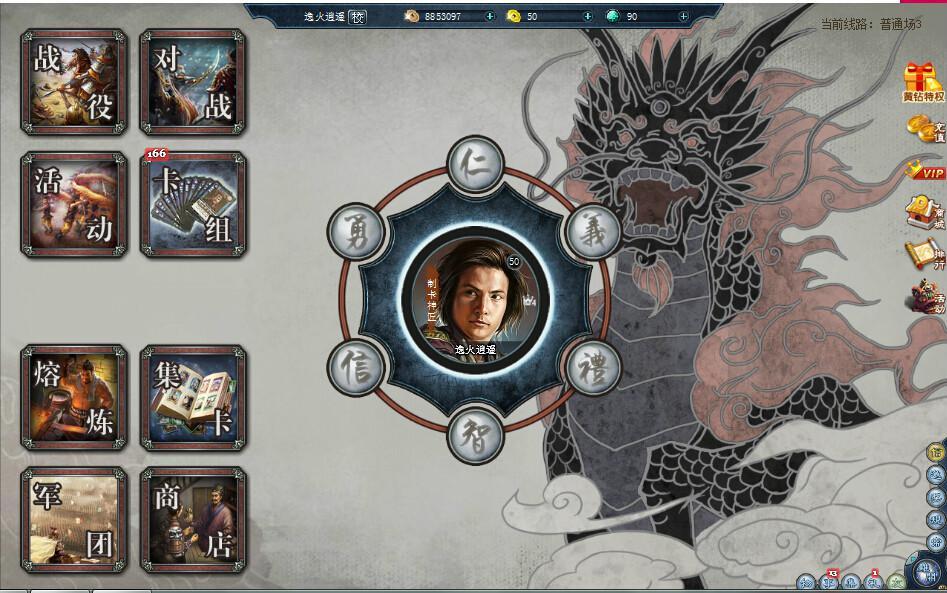Viewport: 947px width, 593px height.
Task: Pick the 禮 virtue orb
Action: (x=593, y=367)
